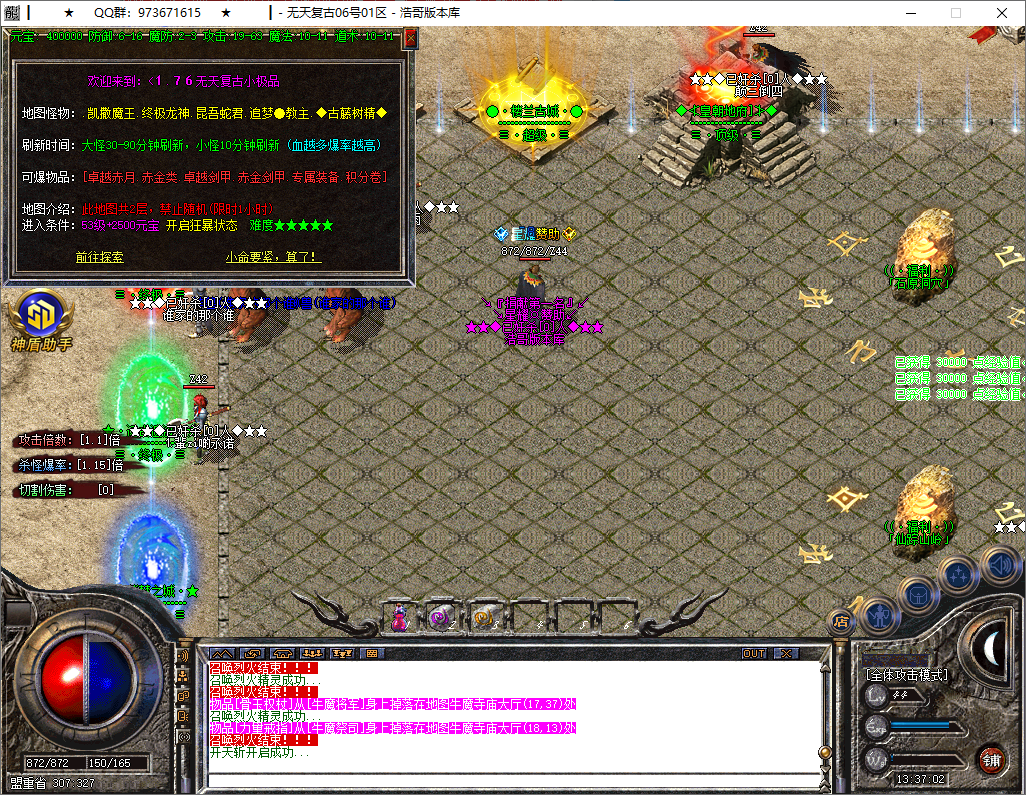Close the map info dialog
This screenshot has height=795, width=1026.
410,40
